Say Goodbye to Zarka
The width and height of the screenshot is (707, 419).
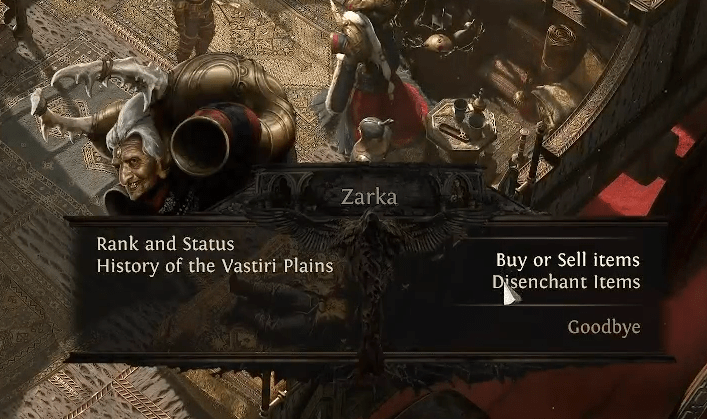[x=604, y=327]
